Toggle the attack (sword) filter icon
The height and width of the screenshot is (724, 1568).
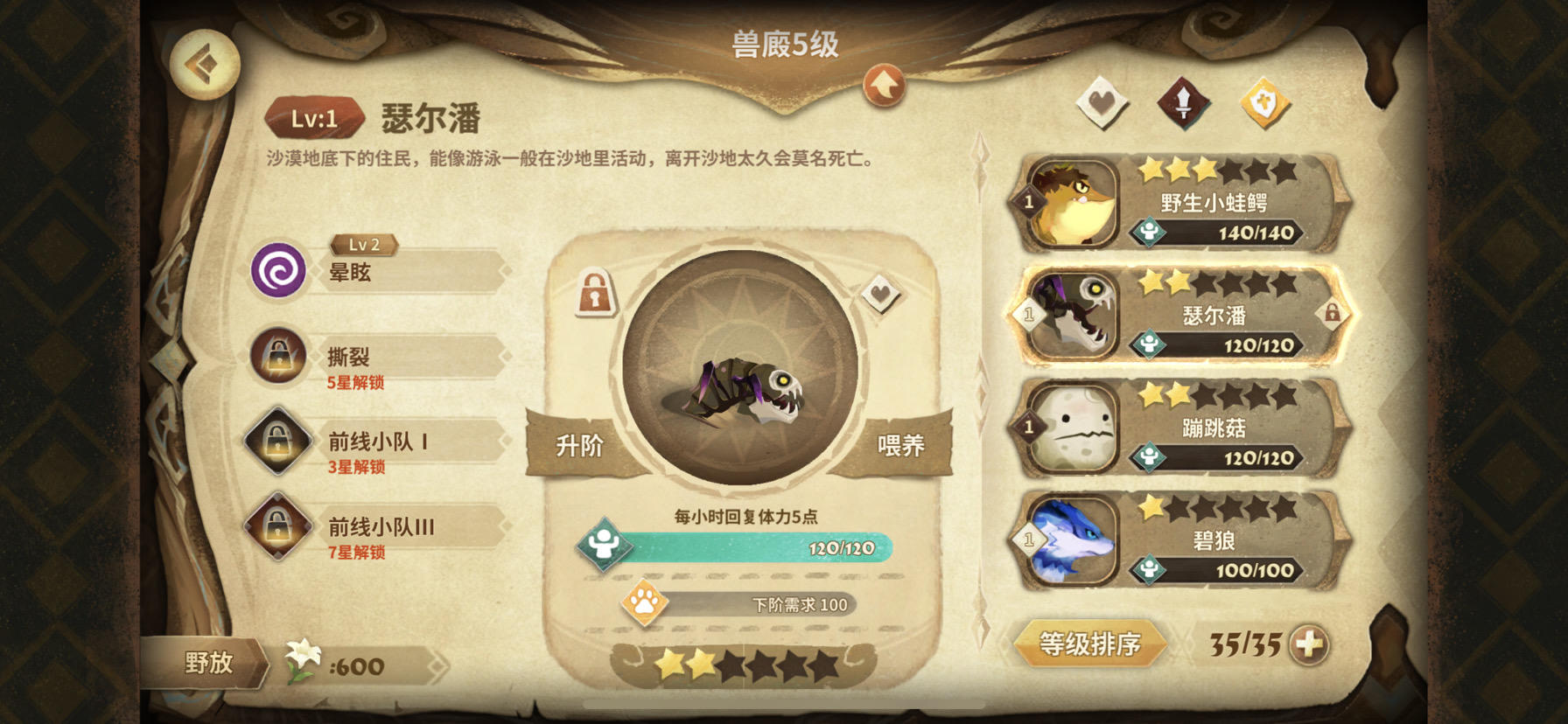(x=1184, y=101)
